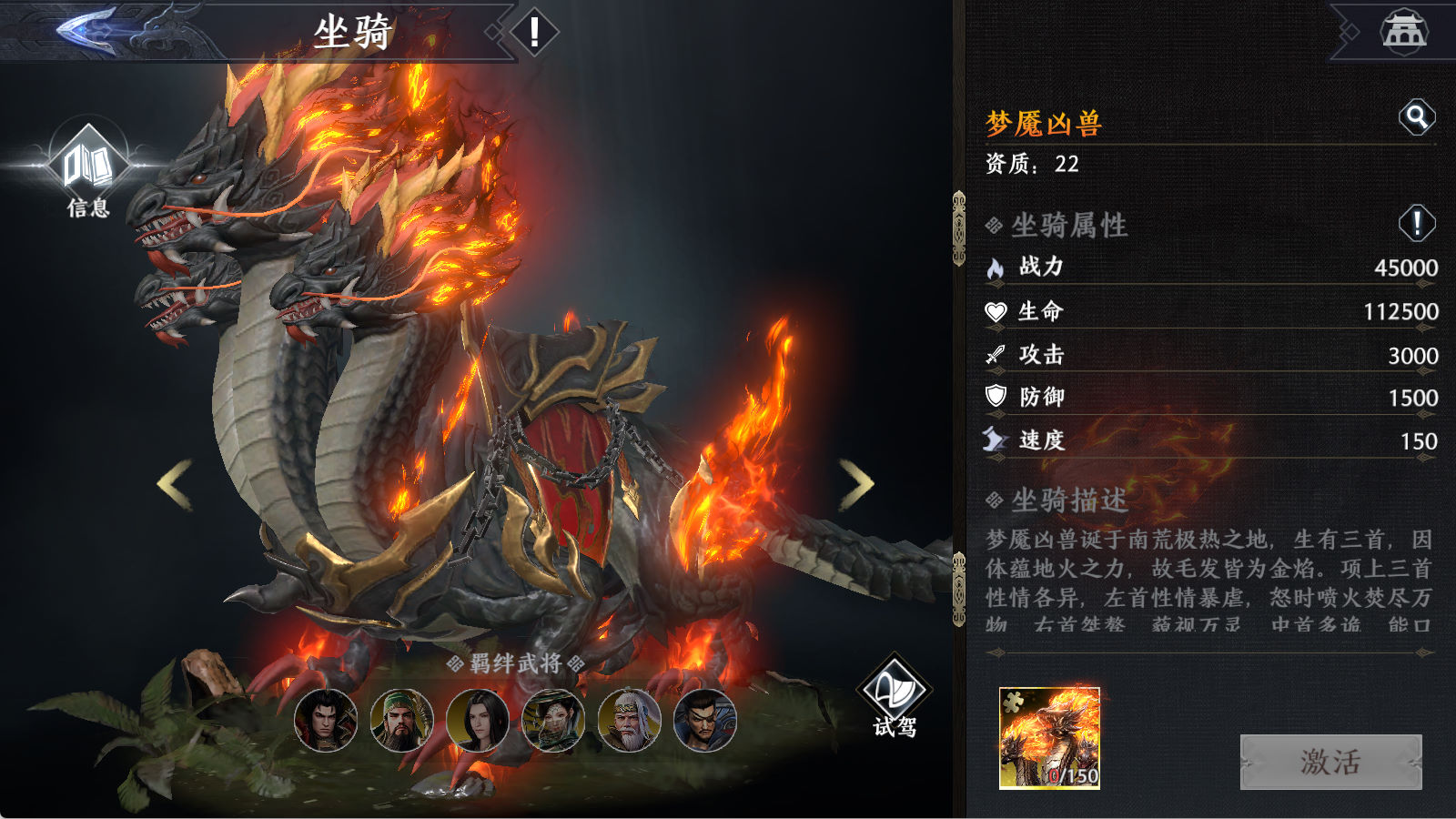Show the previous mount with left arrow
1456x819 pixels.
[175, 484]
